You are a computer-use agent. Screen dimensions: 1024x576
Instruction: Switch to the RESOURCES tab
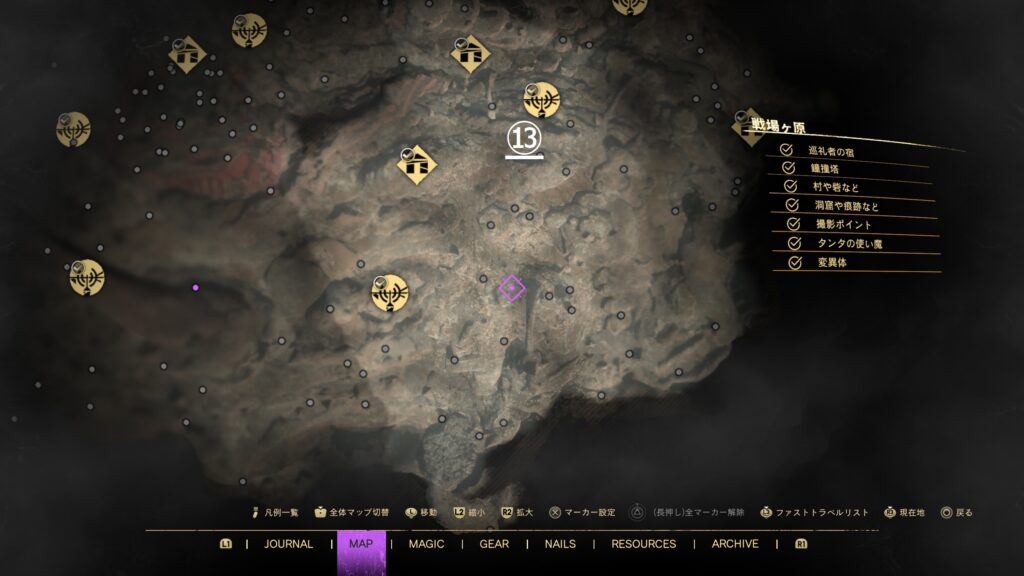tap(643, 544)
